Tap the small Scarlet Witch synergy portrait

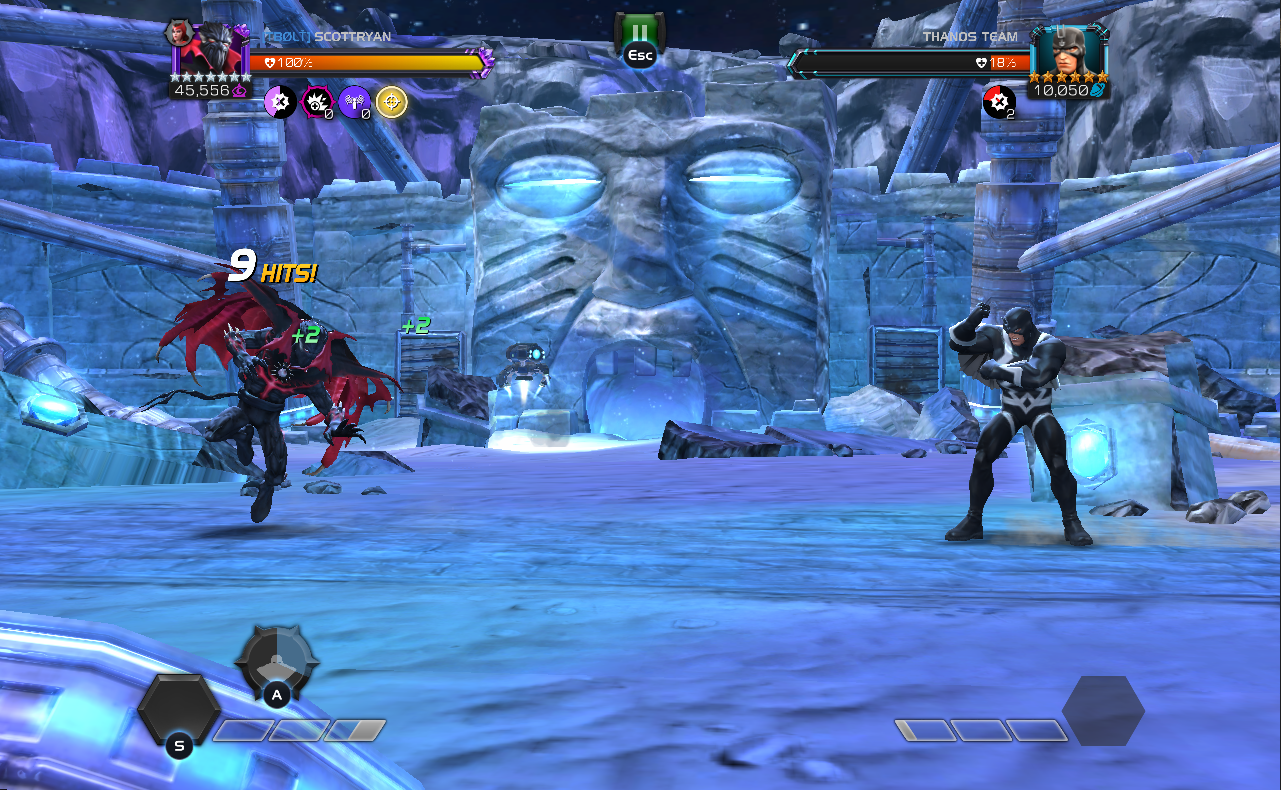(x=180, y=31)
